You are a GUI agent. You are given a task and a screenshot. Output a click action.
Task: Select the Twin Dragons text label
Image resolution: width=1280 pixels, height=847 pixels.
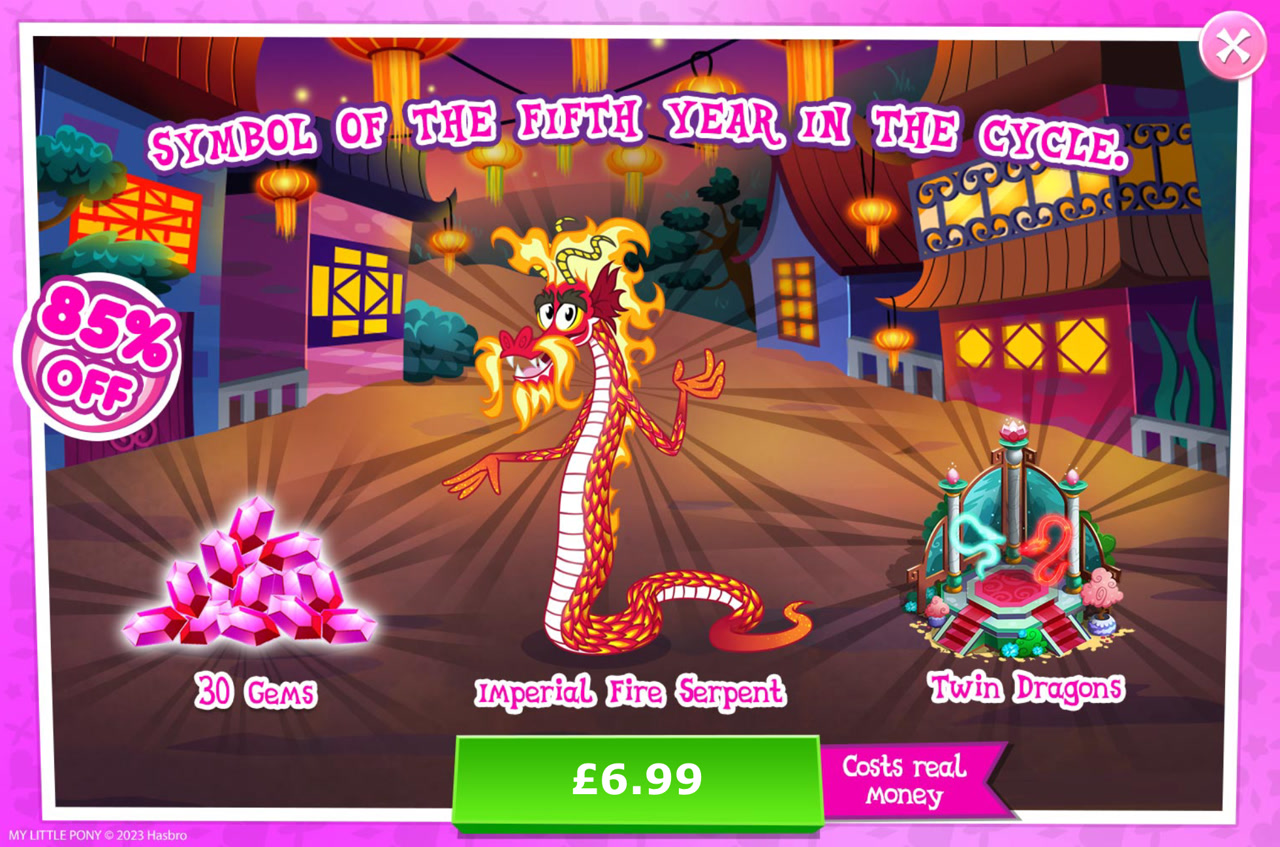pos(1027,688)
